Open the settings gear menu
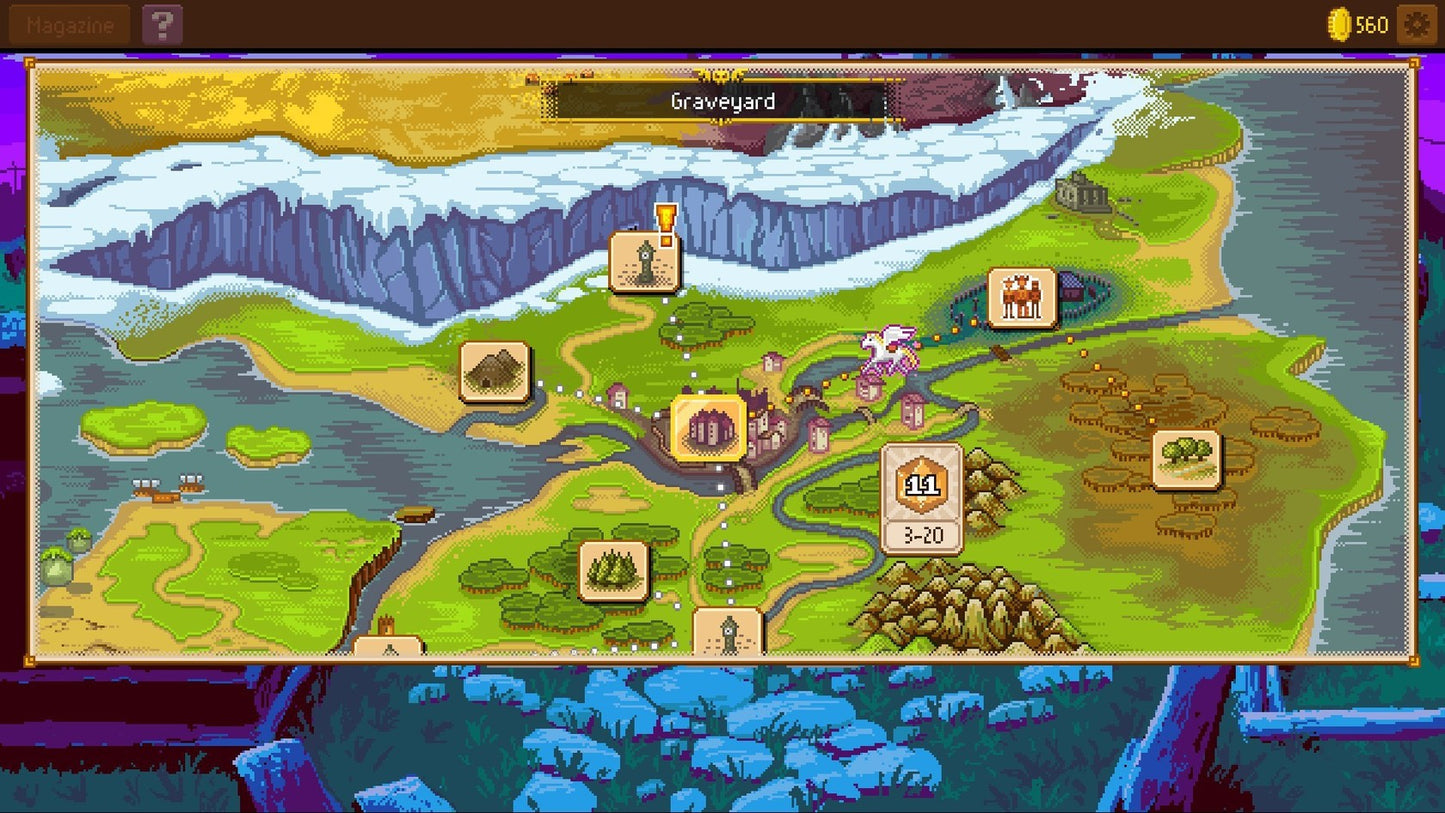The image size is (1445, 813). coord(1418,23)
